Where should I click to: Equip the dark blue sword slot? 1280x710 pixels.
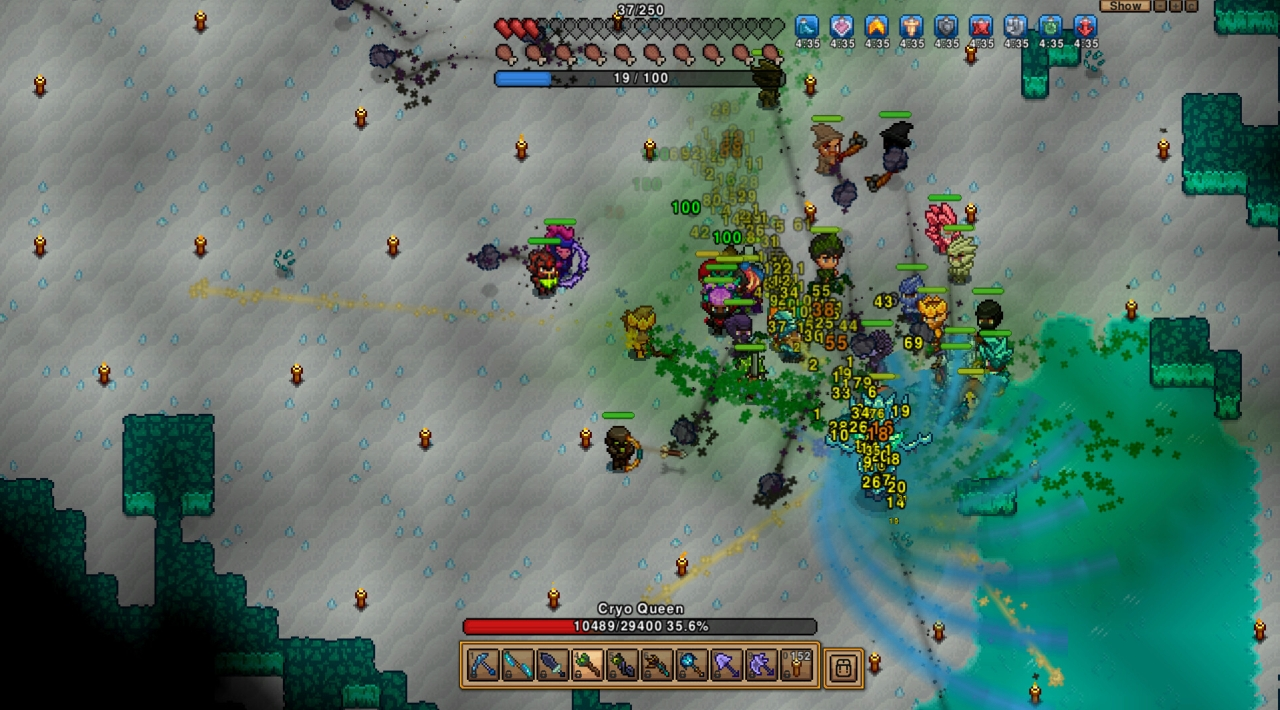tap(553, 666)
